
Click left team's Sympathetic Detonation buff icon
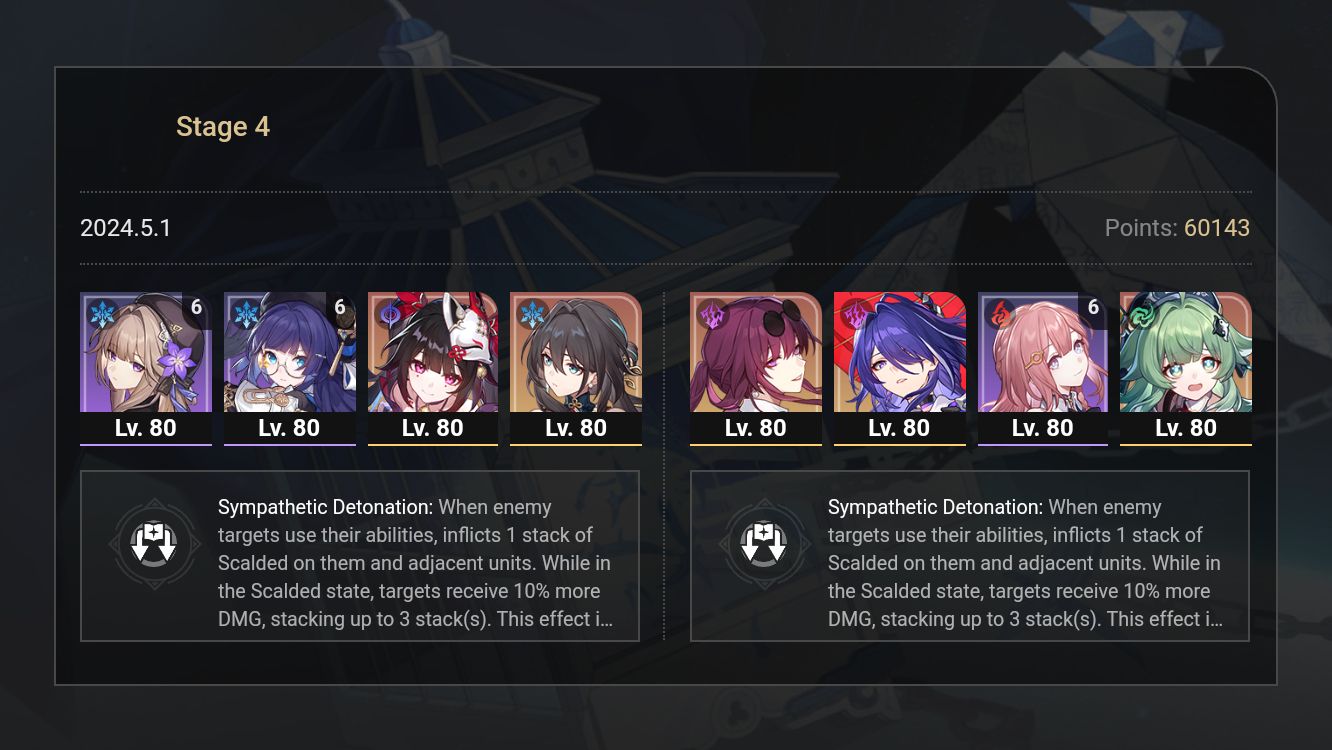pos(155,544)
